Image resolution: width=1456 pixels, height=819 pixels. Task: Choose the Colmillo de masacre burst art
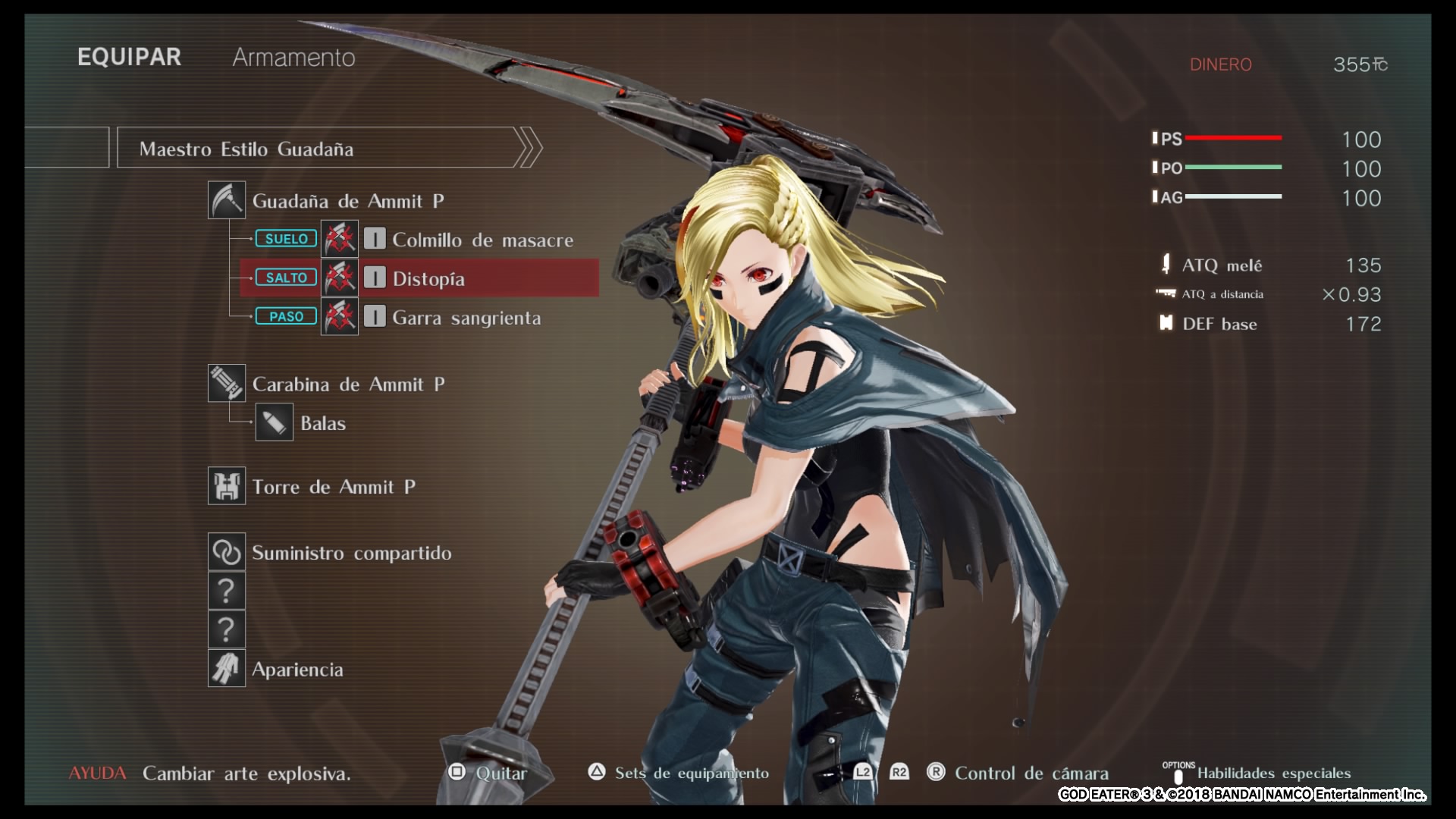point(482,240)
